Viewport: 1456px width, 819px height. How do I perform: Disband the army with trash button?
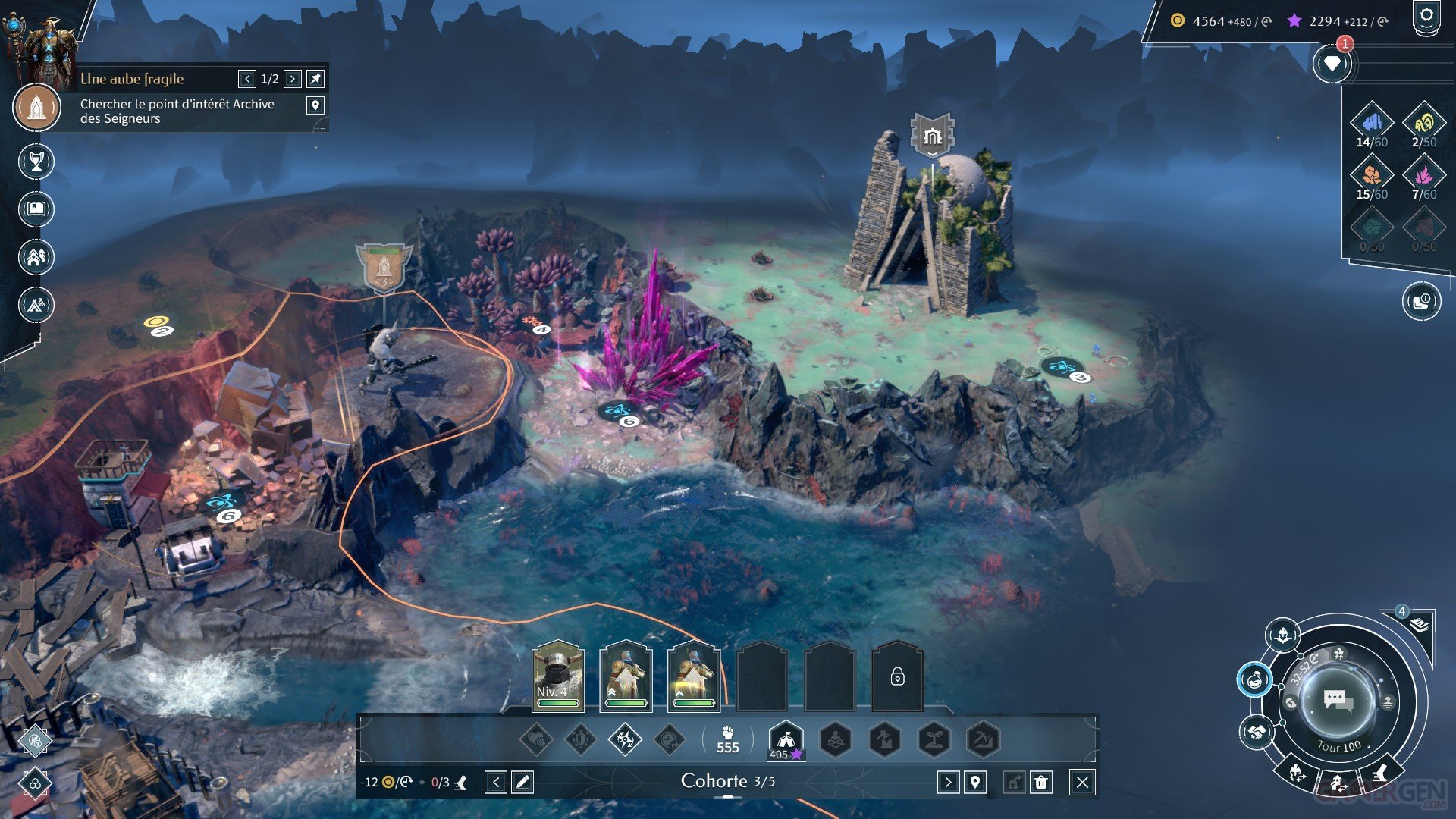[1041, 782]
